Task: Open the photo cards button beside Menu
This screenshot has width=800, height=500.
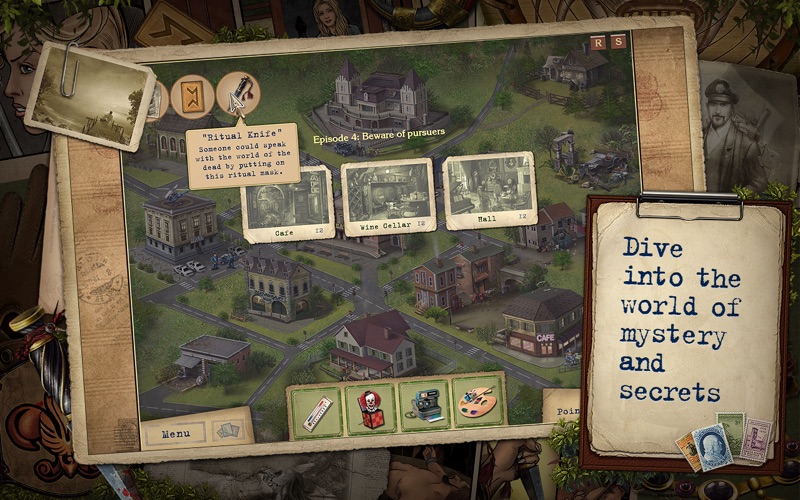Action: tap(229, 432)
